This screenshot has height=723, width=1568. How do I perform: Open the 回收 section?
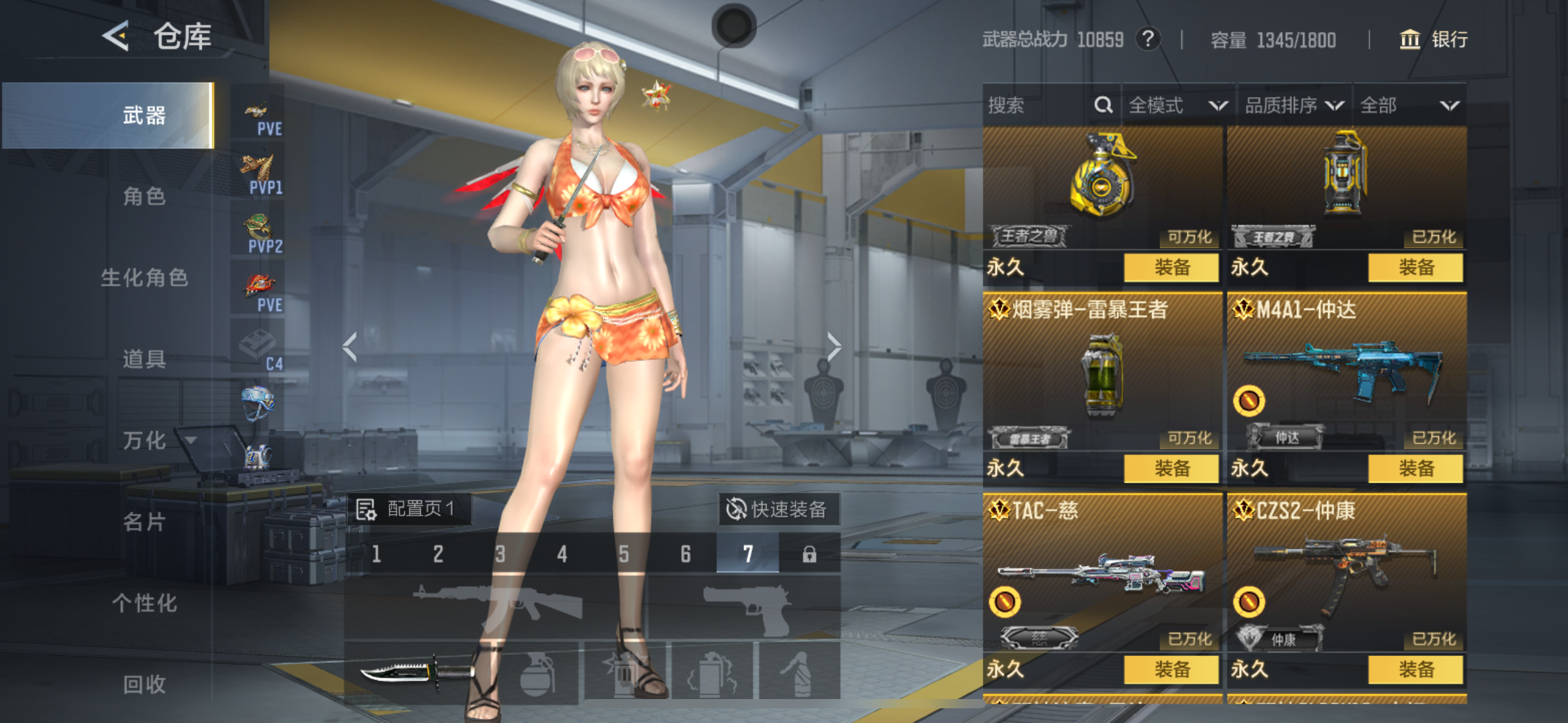(144, 684)
